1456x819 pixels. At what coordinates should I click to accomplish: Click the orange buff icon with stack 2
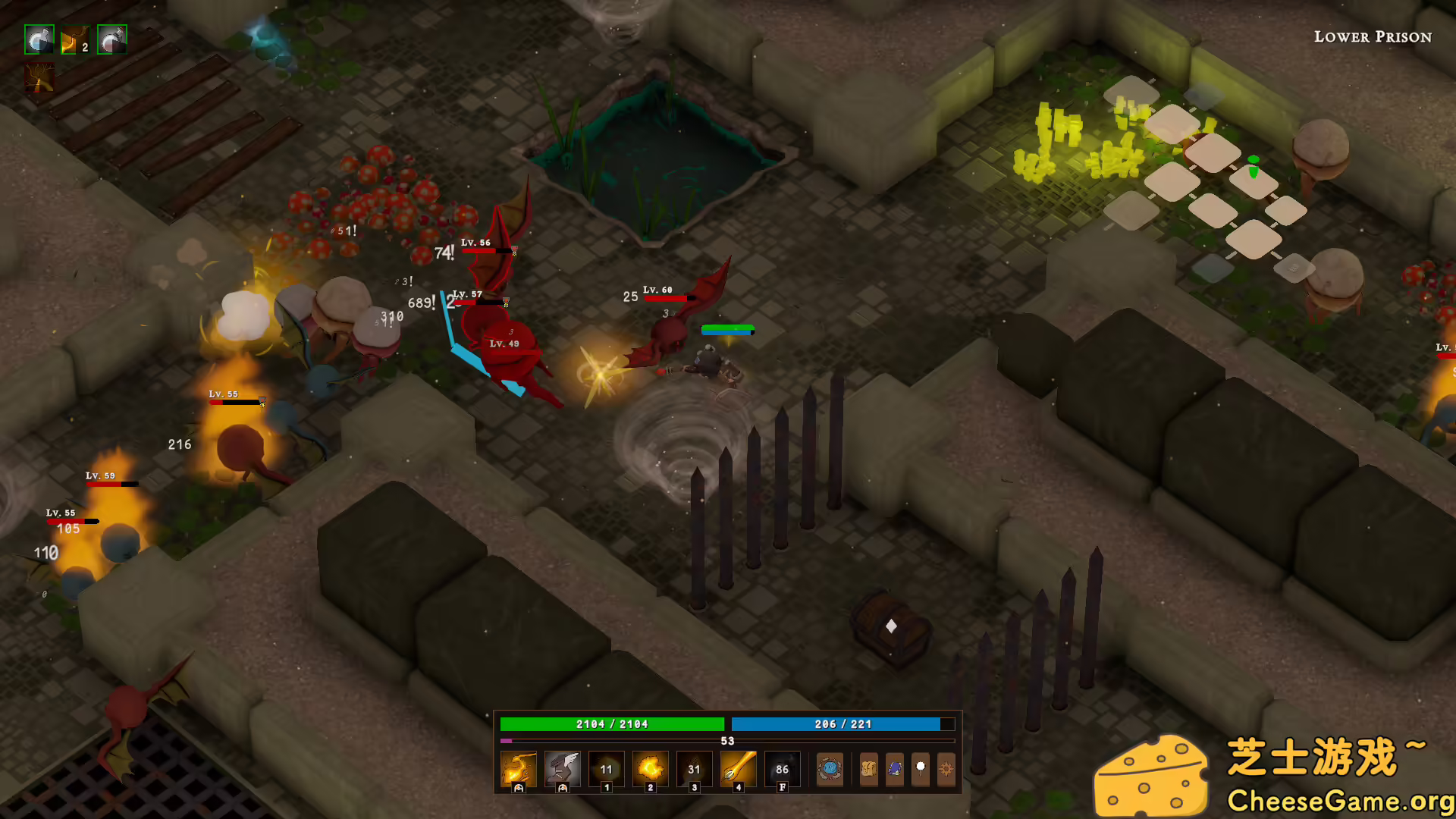click(x=75, y=39)
